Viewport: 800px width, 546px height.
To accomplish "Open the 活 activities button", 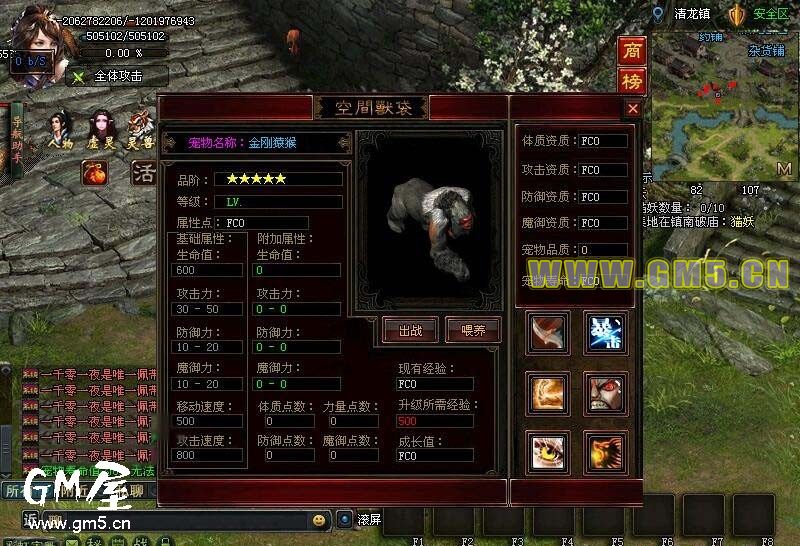I will click(144, 173).
